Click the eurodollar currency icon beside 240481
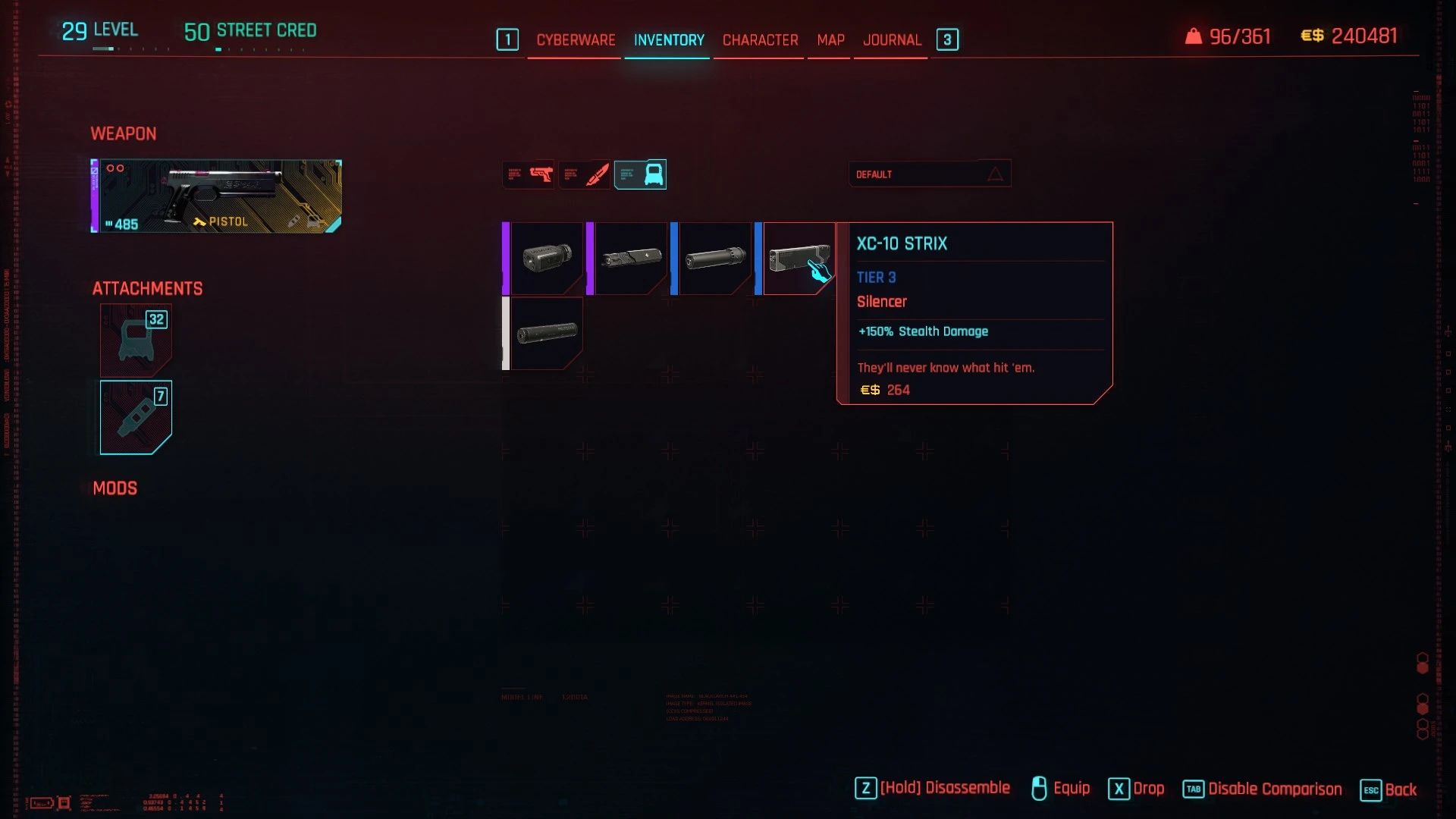This screenshot has width=1456, height=819. [x=1314, y=36]
